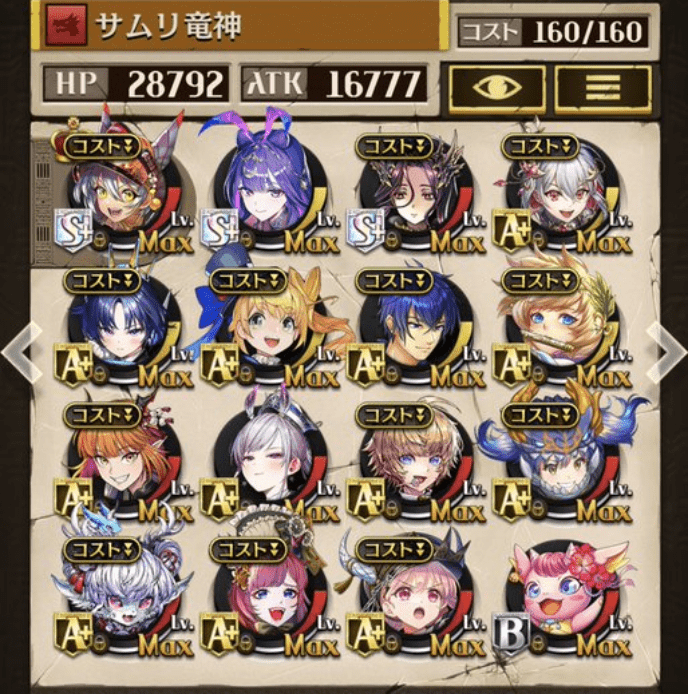The width and height of the screenshot is (688, 694).
Task: Open the three-line list menu button
Action: tap(602, 88)
